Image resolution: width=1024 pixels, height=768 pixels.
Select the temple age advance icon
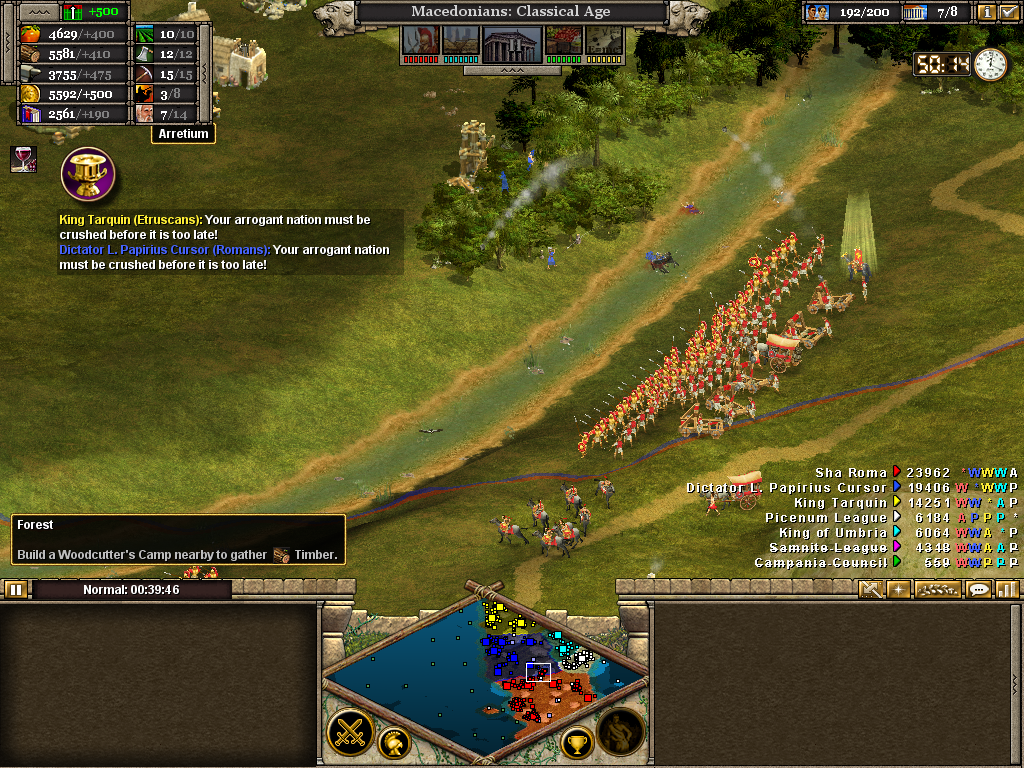[x=511, y=42]
